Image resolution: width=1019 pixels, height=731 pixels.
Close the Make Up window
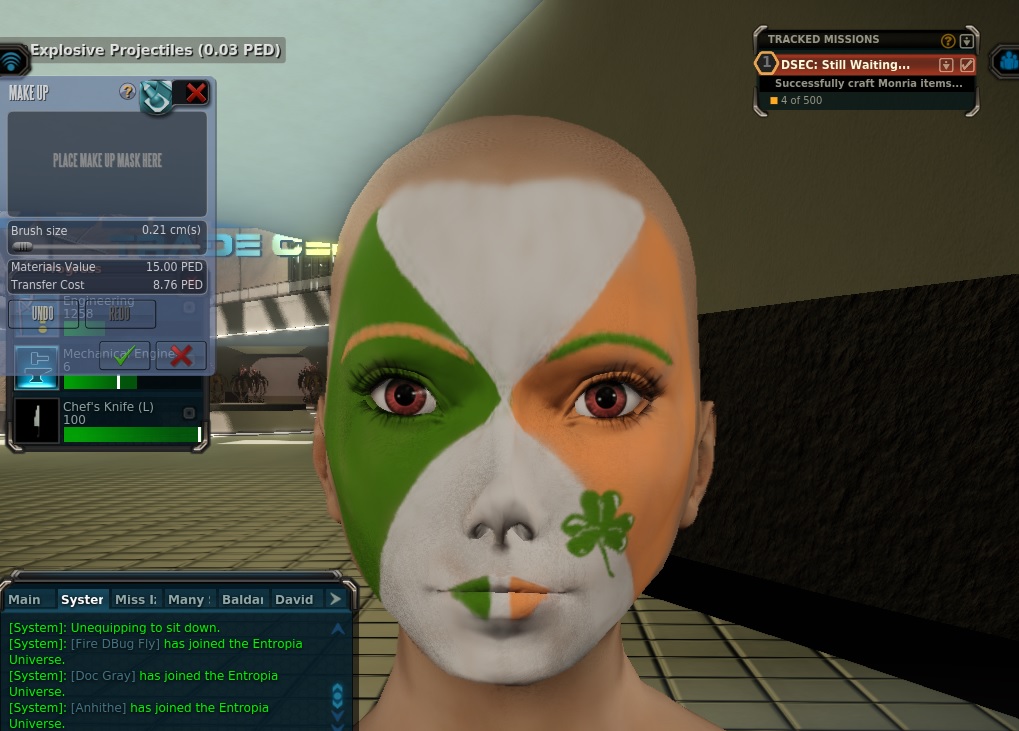point(196,93)
